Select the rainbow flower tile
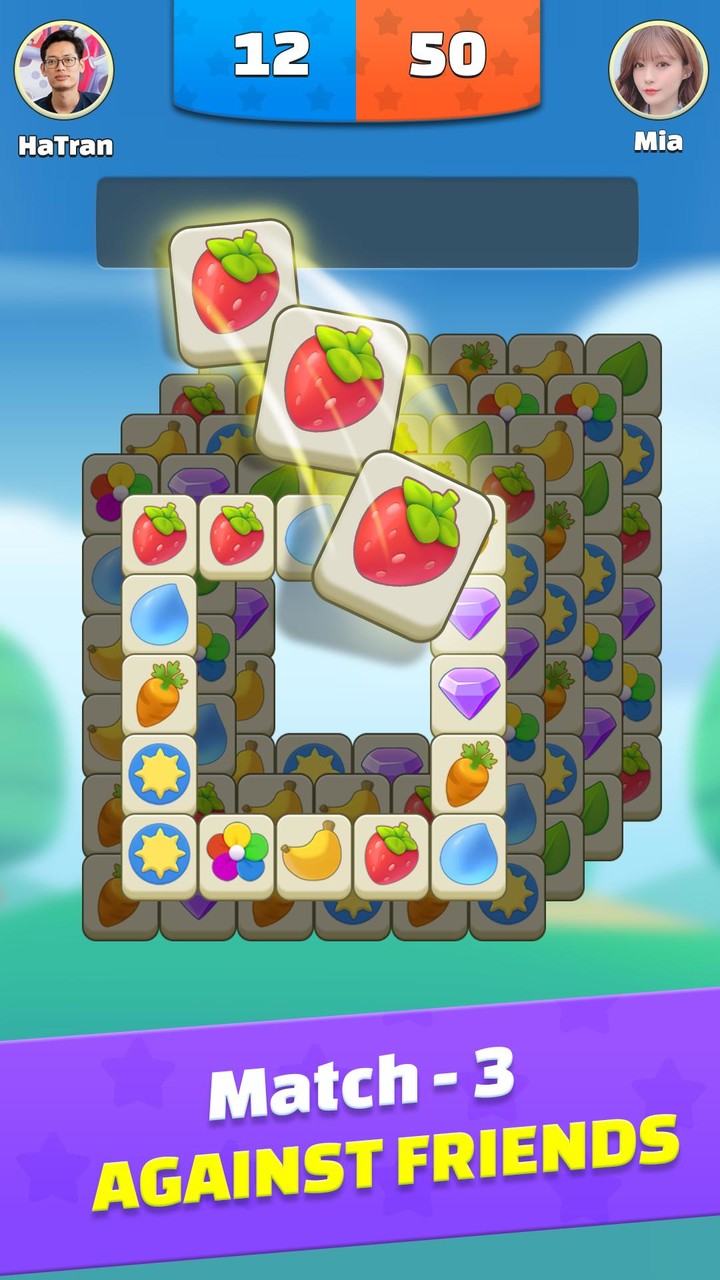Screen dimensions: 720x1280 pyautogui.click(x=237, y=855)
